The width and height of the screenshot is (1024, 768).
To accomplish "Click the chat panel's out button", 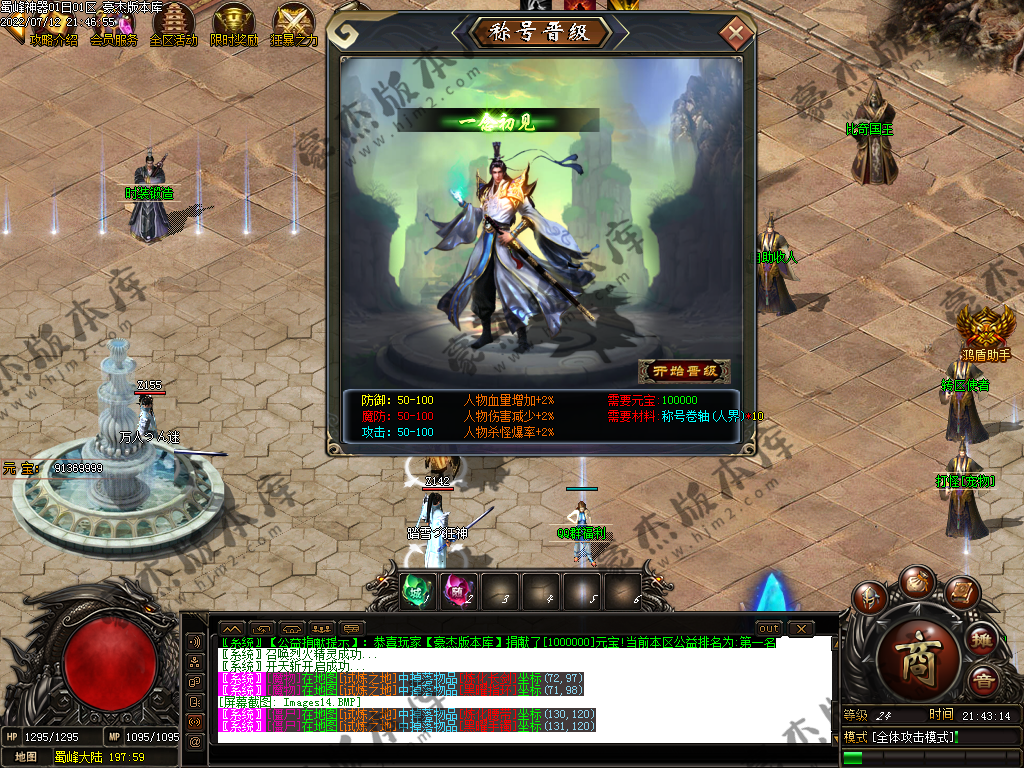I will pos(769,628).
